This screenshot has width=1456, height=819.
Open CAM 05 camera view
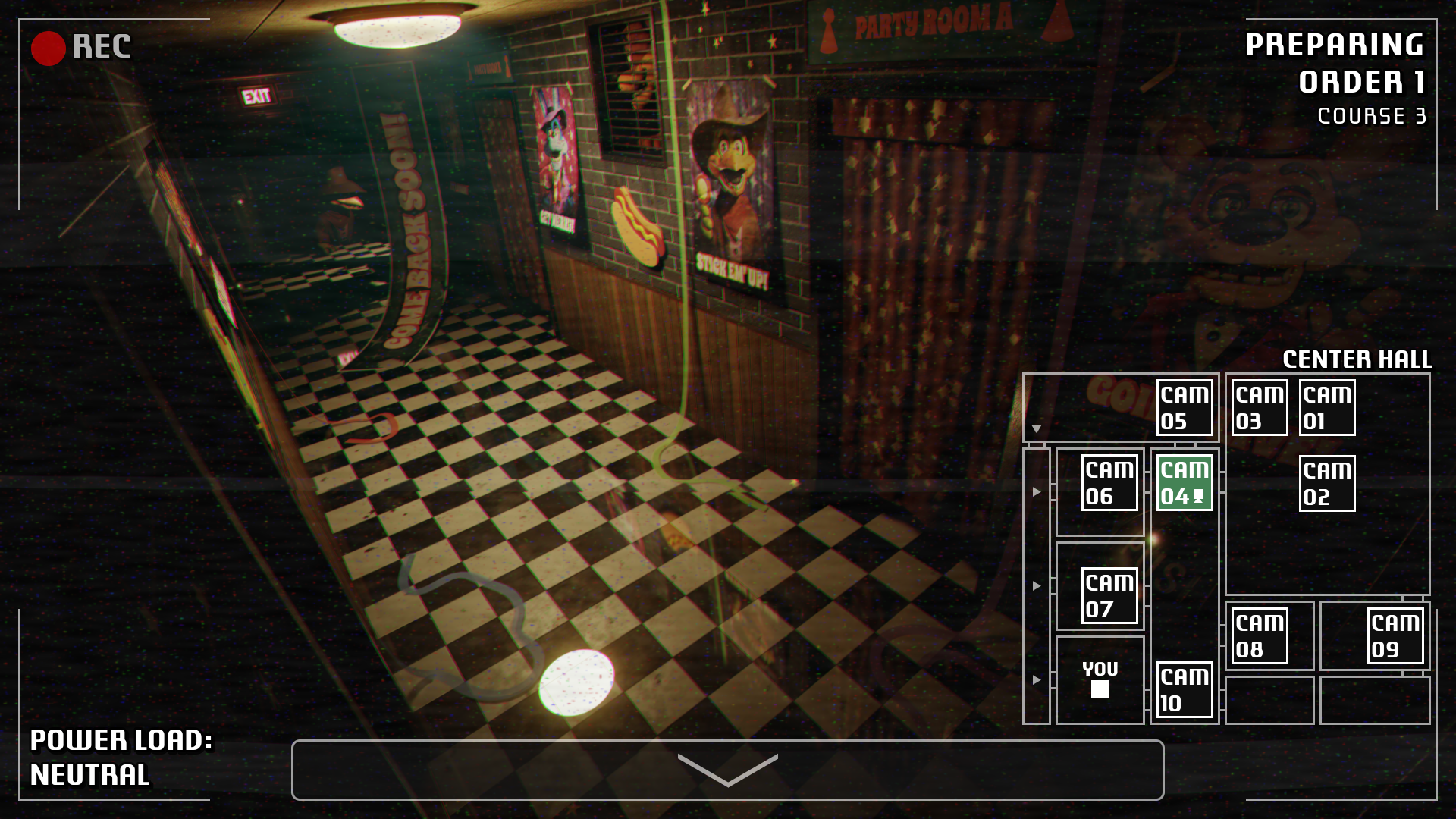pyautogui.click(x=1184, y=408)
